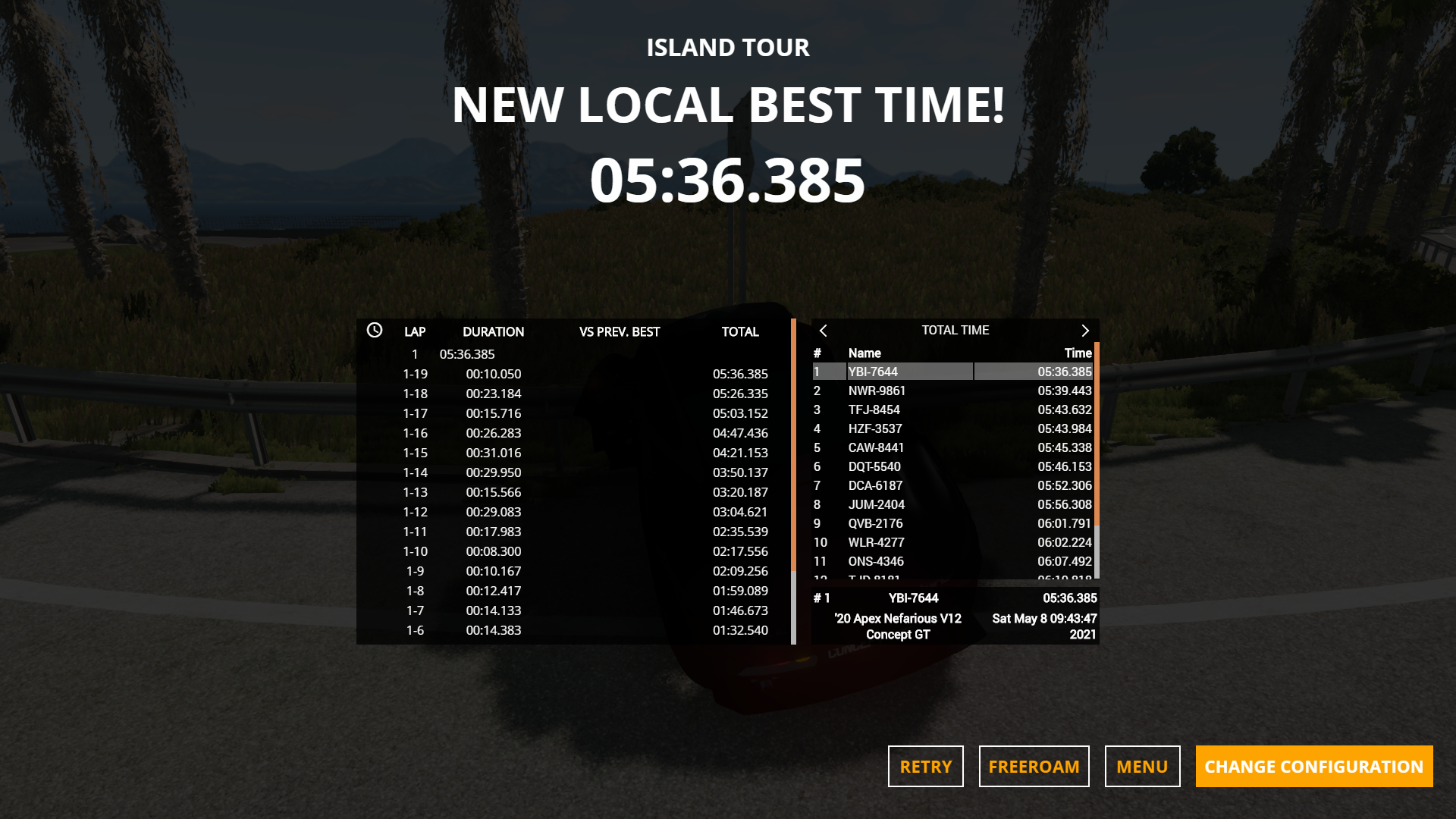Viewport: 1456px width, 819px height.
Task: Open the TOTAL TIME leaderboard tab header
Action: tap(954, 330)
